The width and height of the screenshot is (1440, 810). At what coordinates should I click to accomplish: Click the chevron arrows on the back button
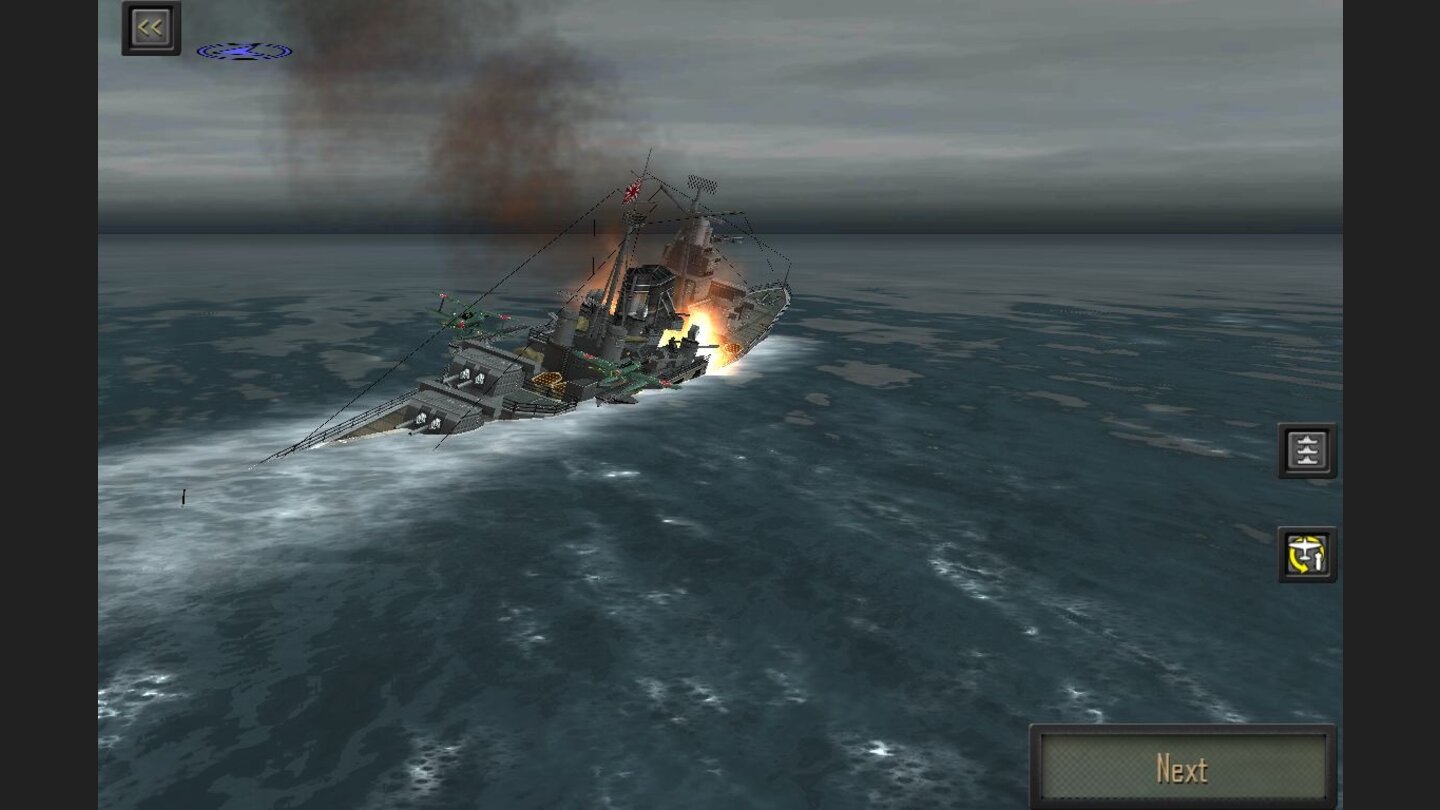click(x=151, y=27)
